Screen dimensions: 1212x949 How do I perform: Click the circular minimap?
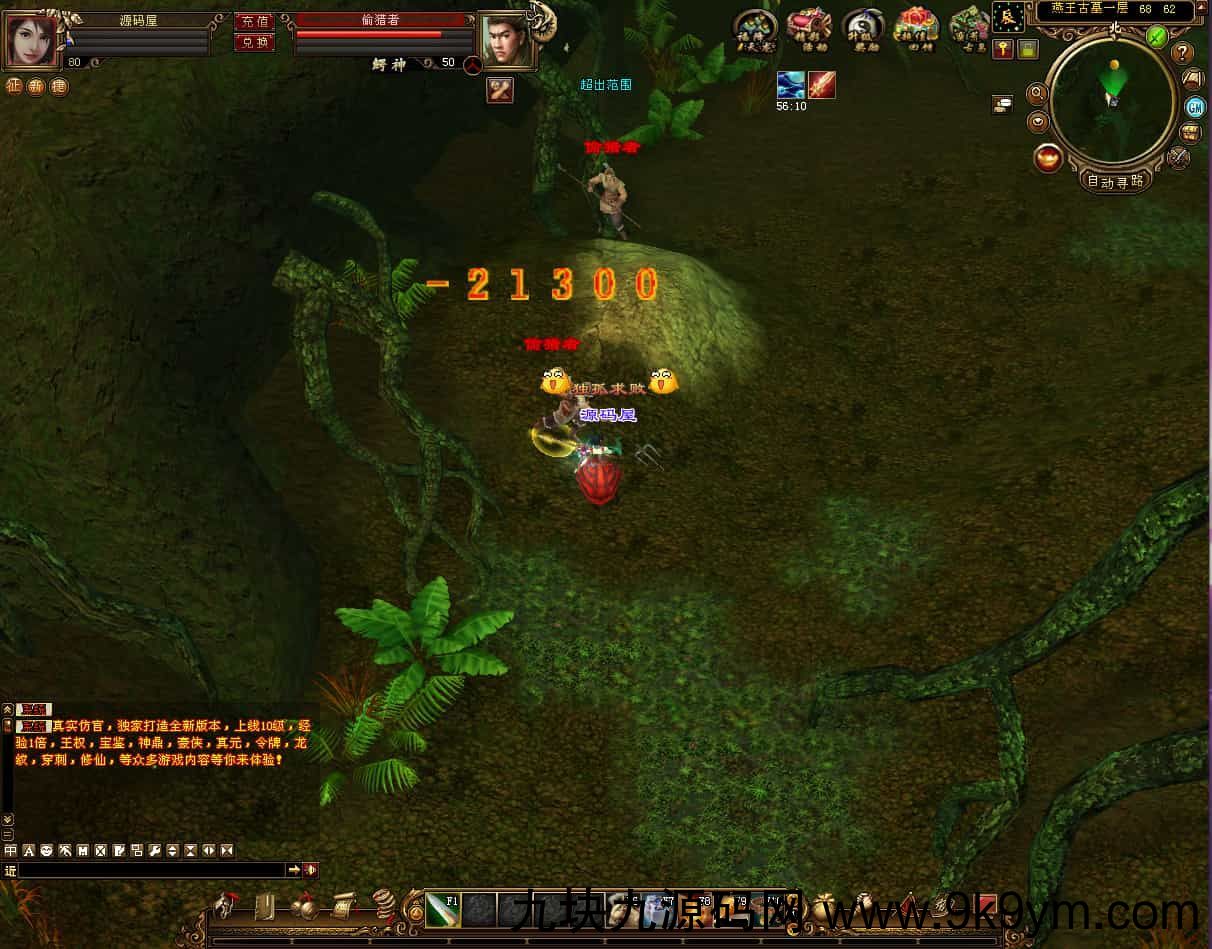click(1113, 99)
